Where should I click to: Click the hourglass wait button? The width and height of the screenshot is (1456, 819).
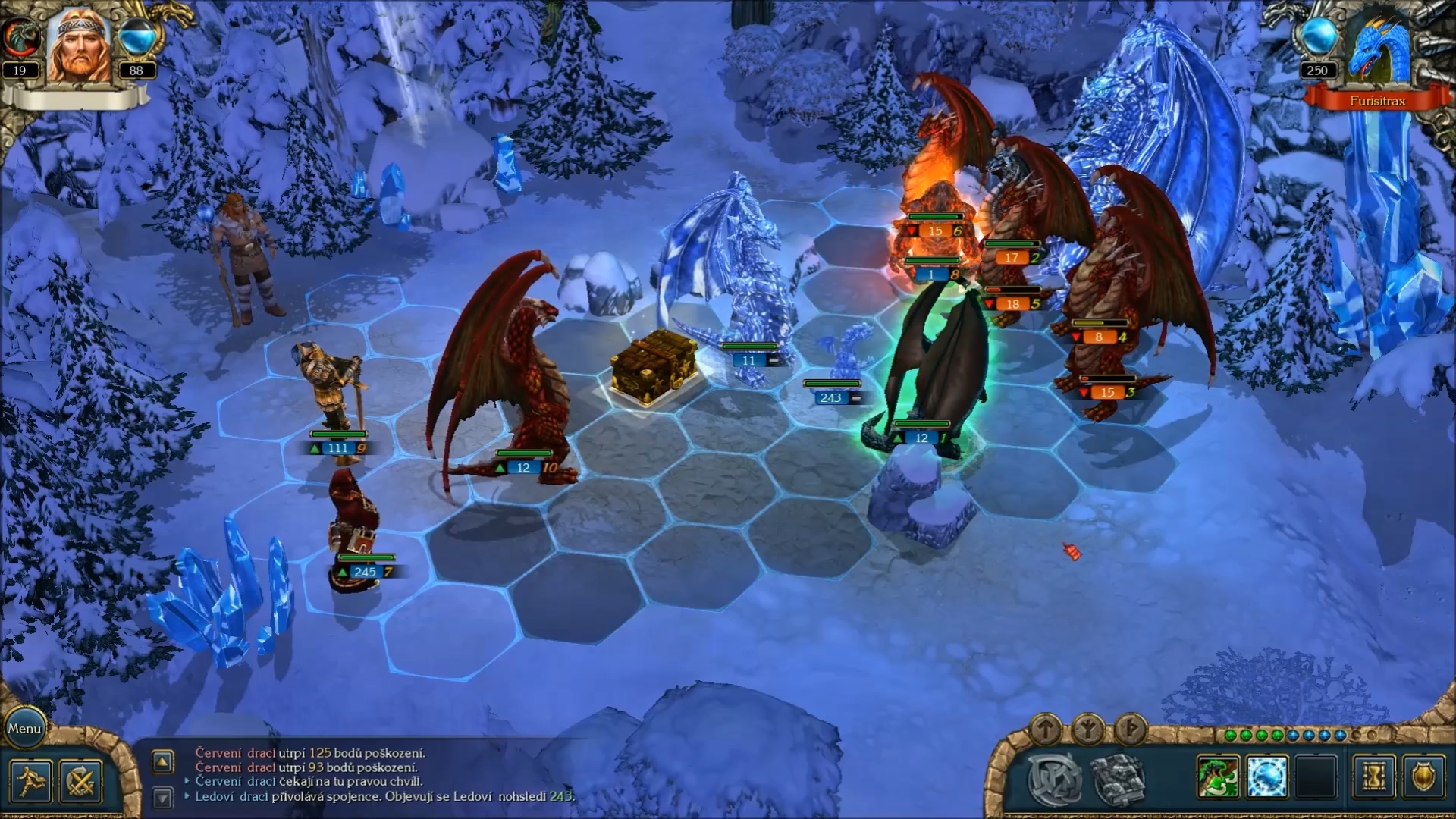[1373, 778]
